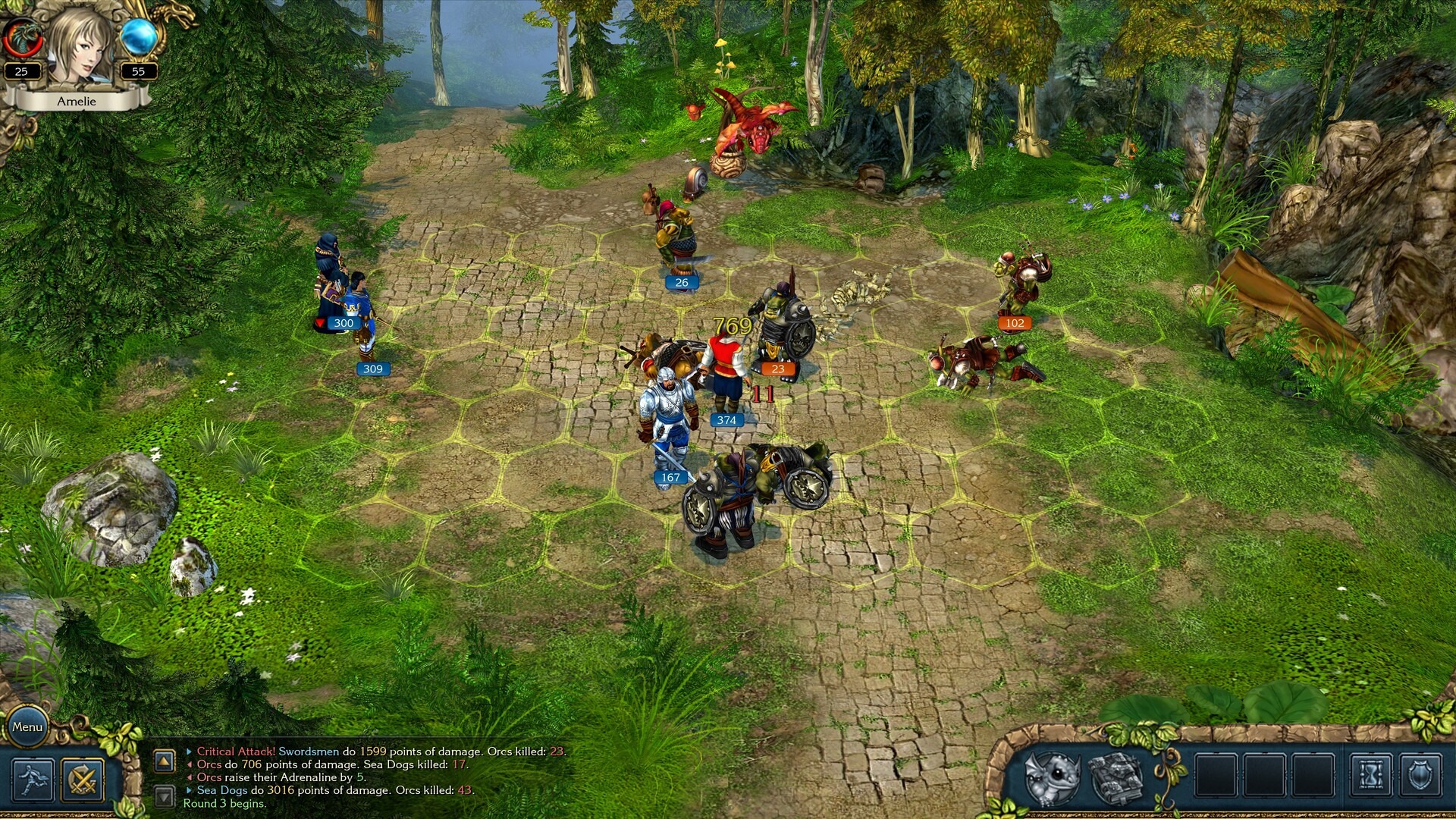Open the round Menu button

(x=27, y=726)
